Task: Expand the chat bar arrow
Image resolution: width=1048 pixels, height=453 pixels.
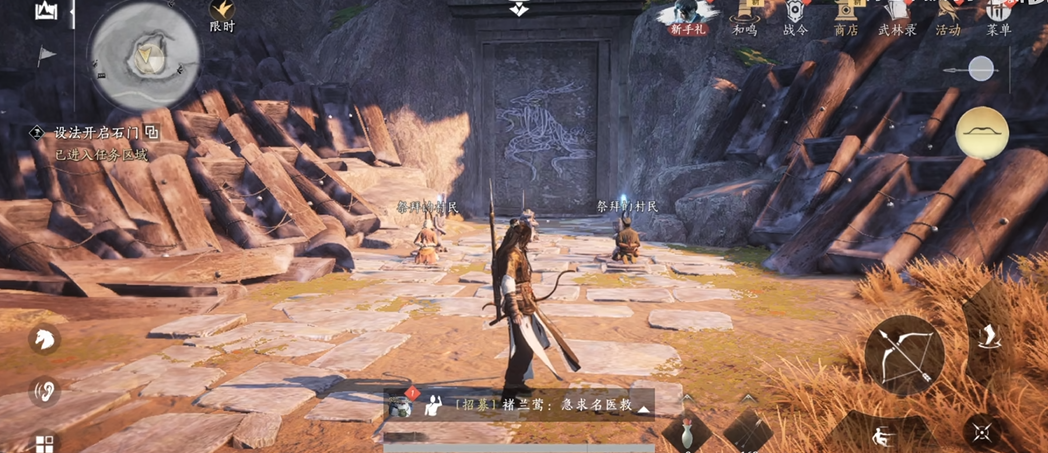Action: (x=643, y=409)
